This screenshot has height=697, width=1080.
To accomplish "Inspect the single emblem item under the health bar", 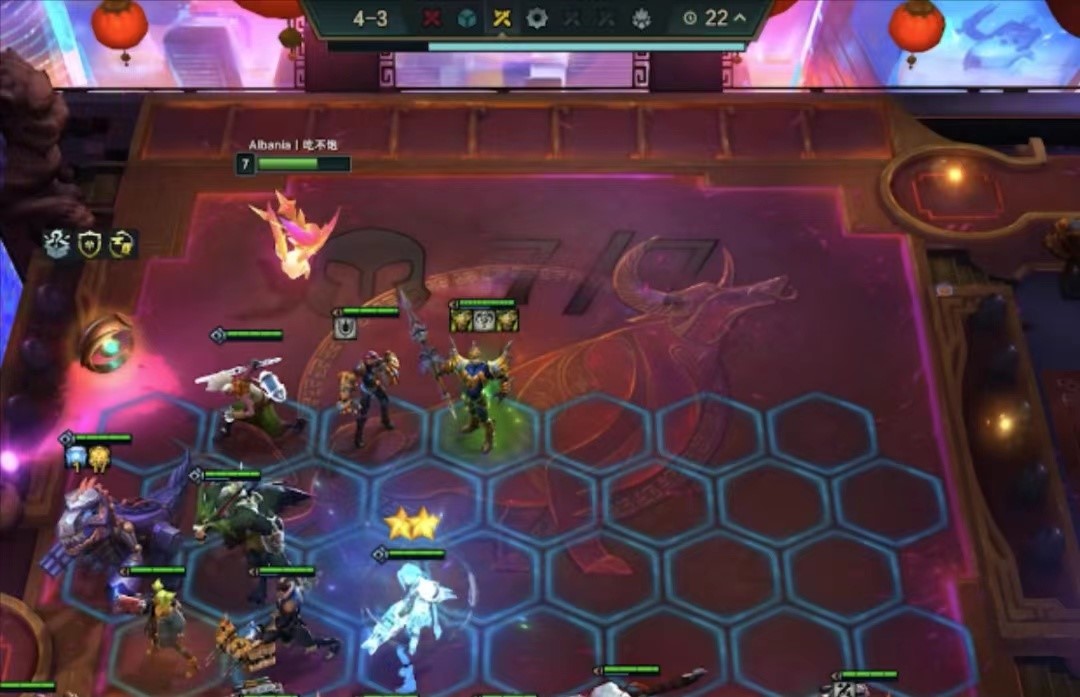I will coord(345,328).
